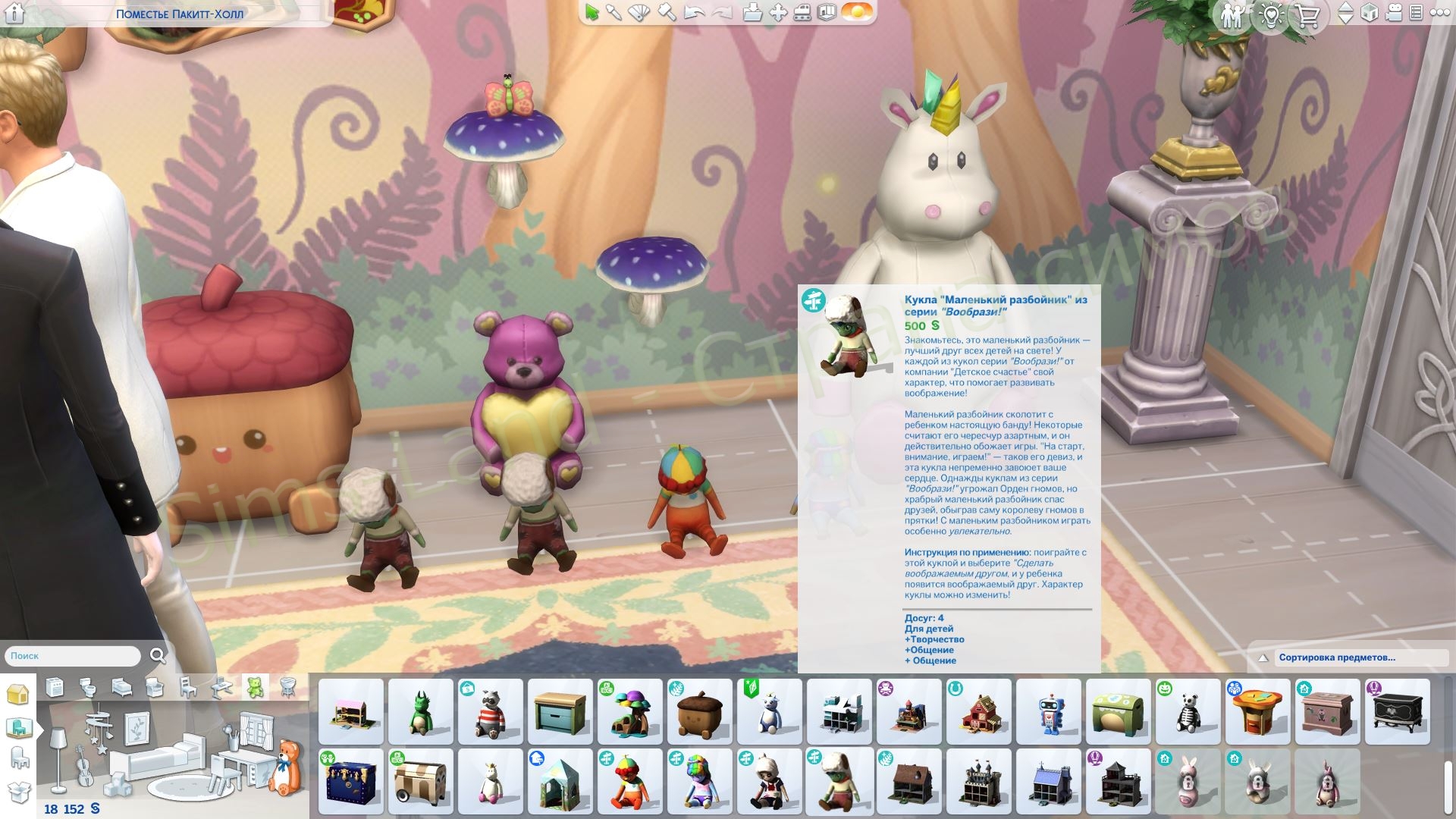Select the blue robot toy thumbnail
This screenshot has width=1456, height=819.
pyautogui.click(x=1048, y=713)
